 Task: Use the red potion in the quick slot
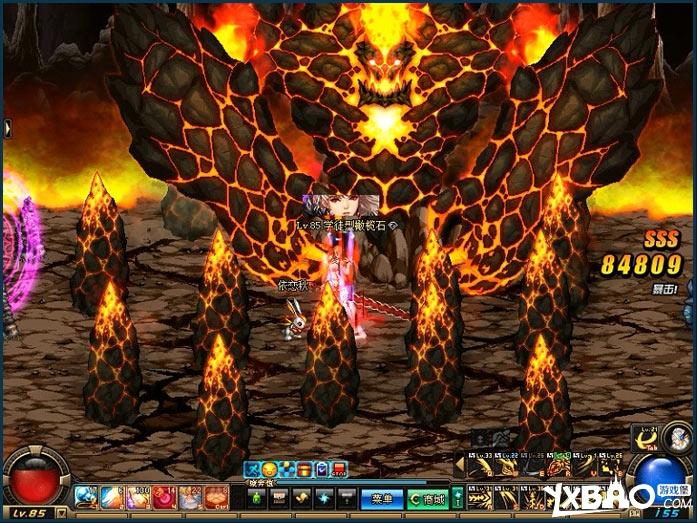163,496
